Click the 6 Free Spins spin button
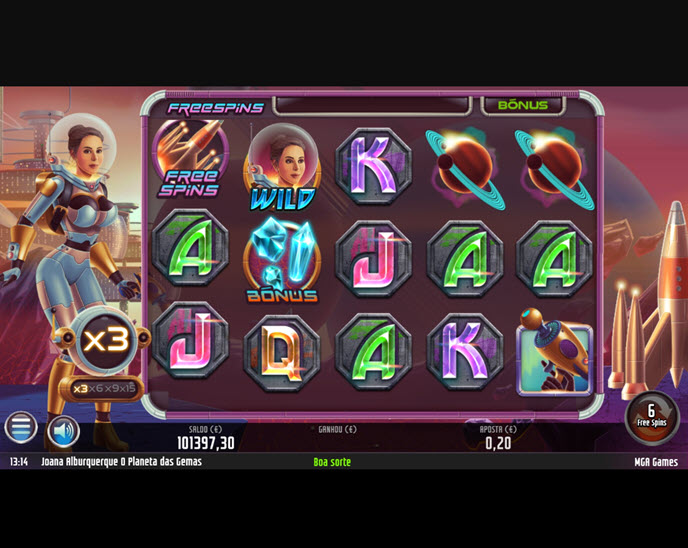This screenshot has height=548, width=688. click(x=650, y=416)
